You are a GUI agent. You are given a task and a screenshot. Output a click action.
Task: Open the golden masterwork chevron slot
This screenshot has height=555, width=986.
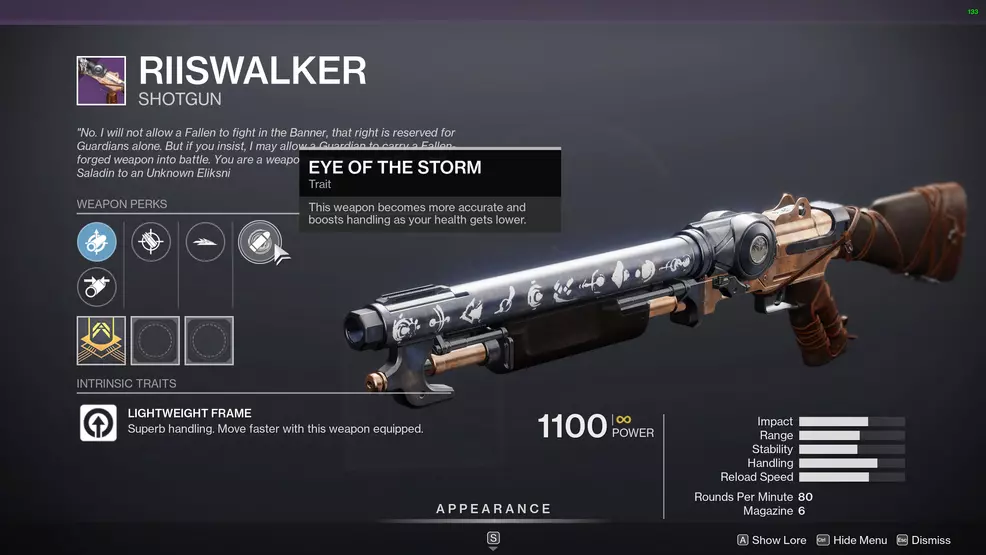click(x=101, y=340)
